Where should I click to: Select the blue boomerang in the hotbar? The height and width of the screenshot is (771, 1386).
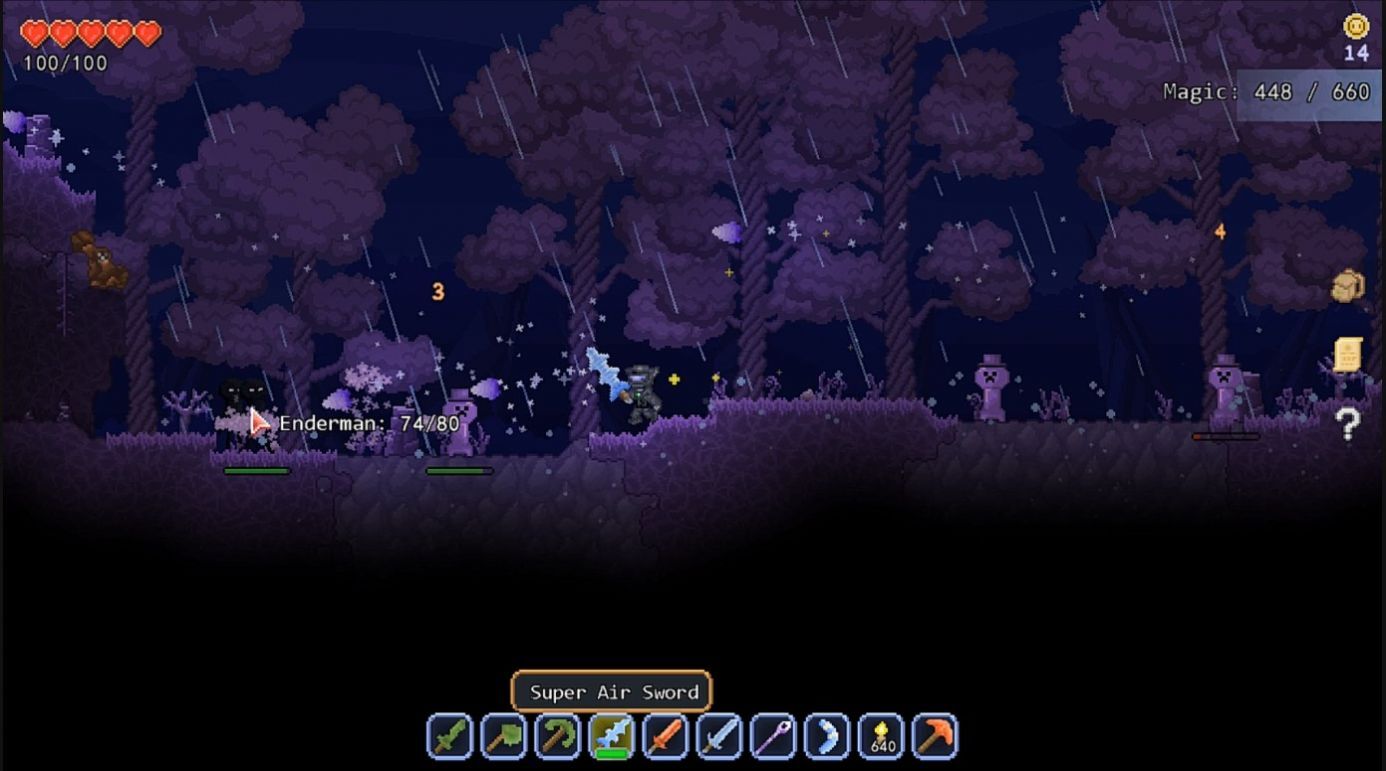click(828, 735)
